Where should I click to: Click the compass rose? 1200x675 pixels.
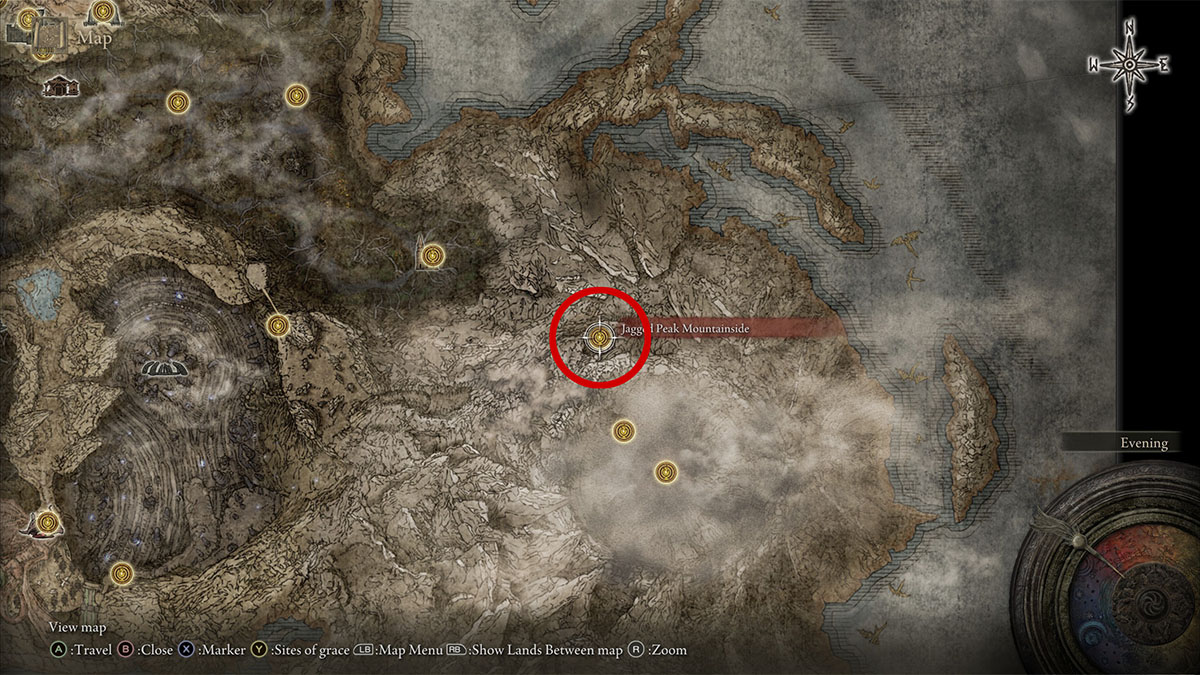(1129, 65)
